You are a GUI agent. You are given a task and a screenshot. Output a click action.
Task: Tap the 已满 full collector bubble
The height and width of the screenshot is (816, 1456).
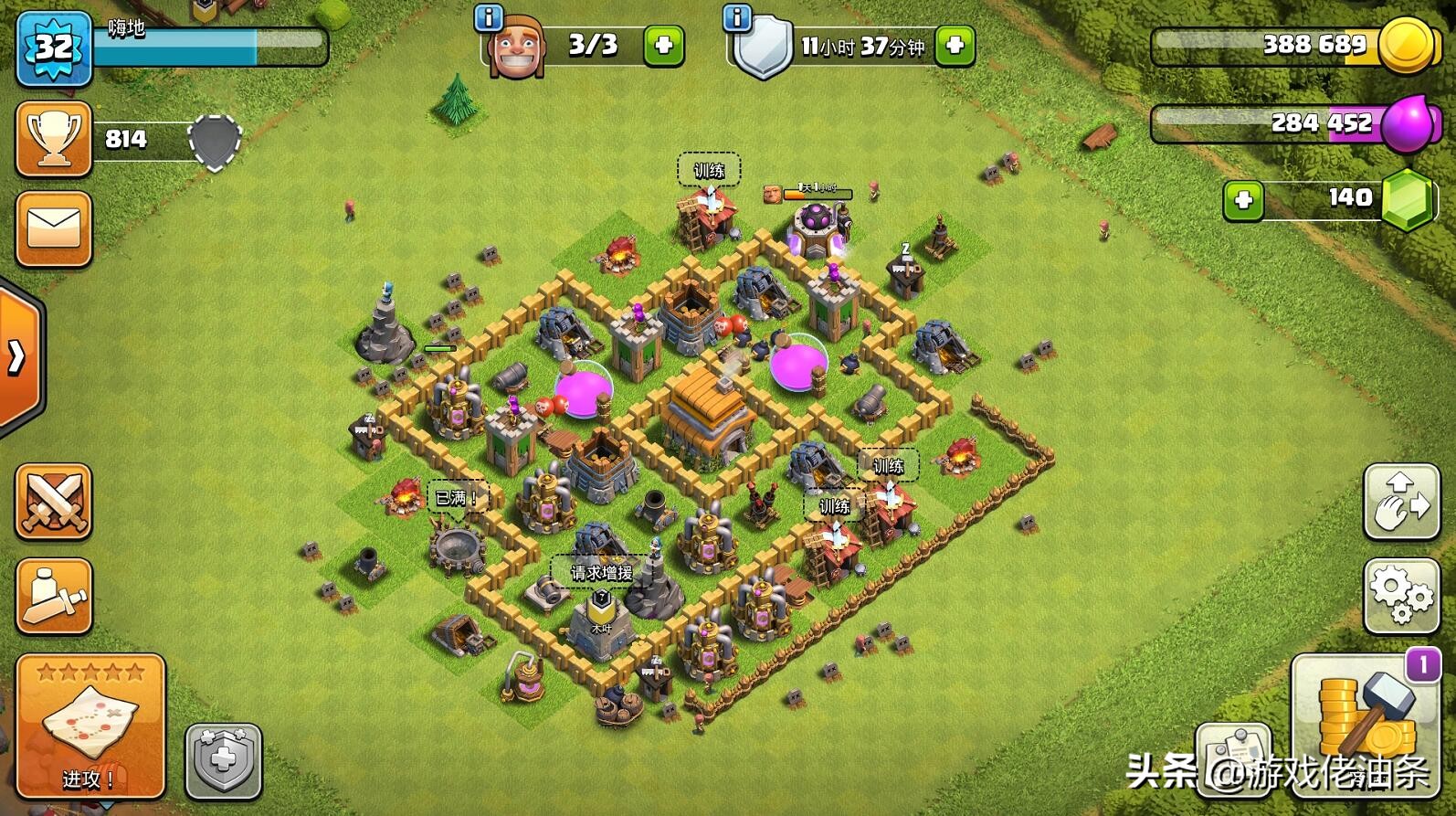[x=455, y=498]
